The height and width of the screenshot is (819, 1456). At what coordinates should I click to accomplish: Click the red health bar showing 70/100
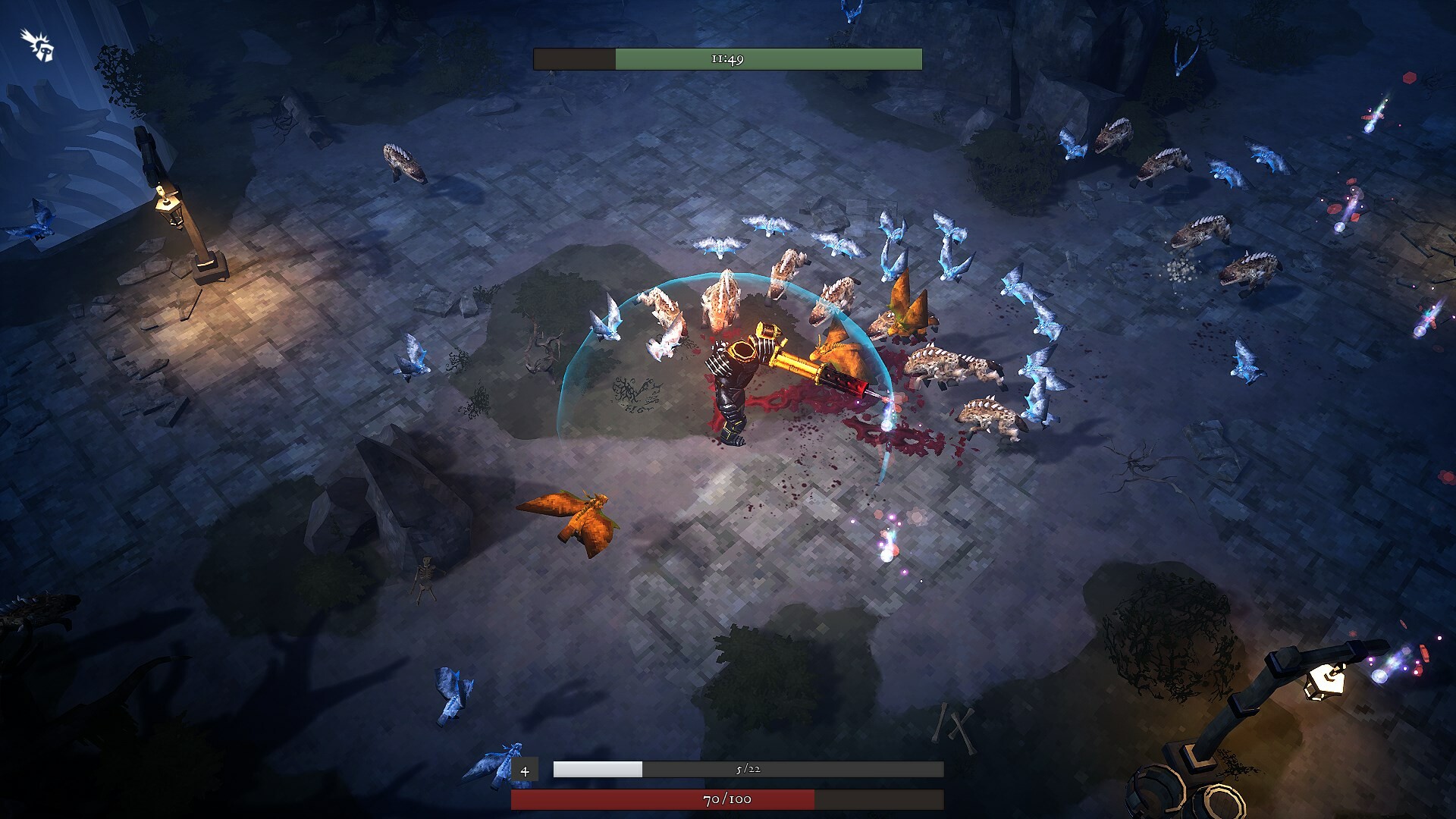pyautogui.click(x=726, y=799)
